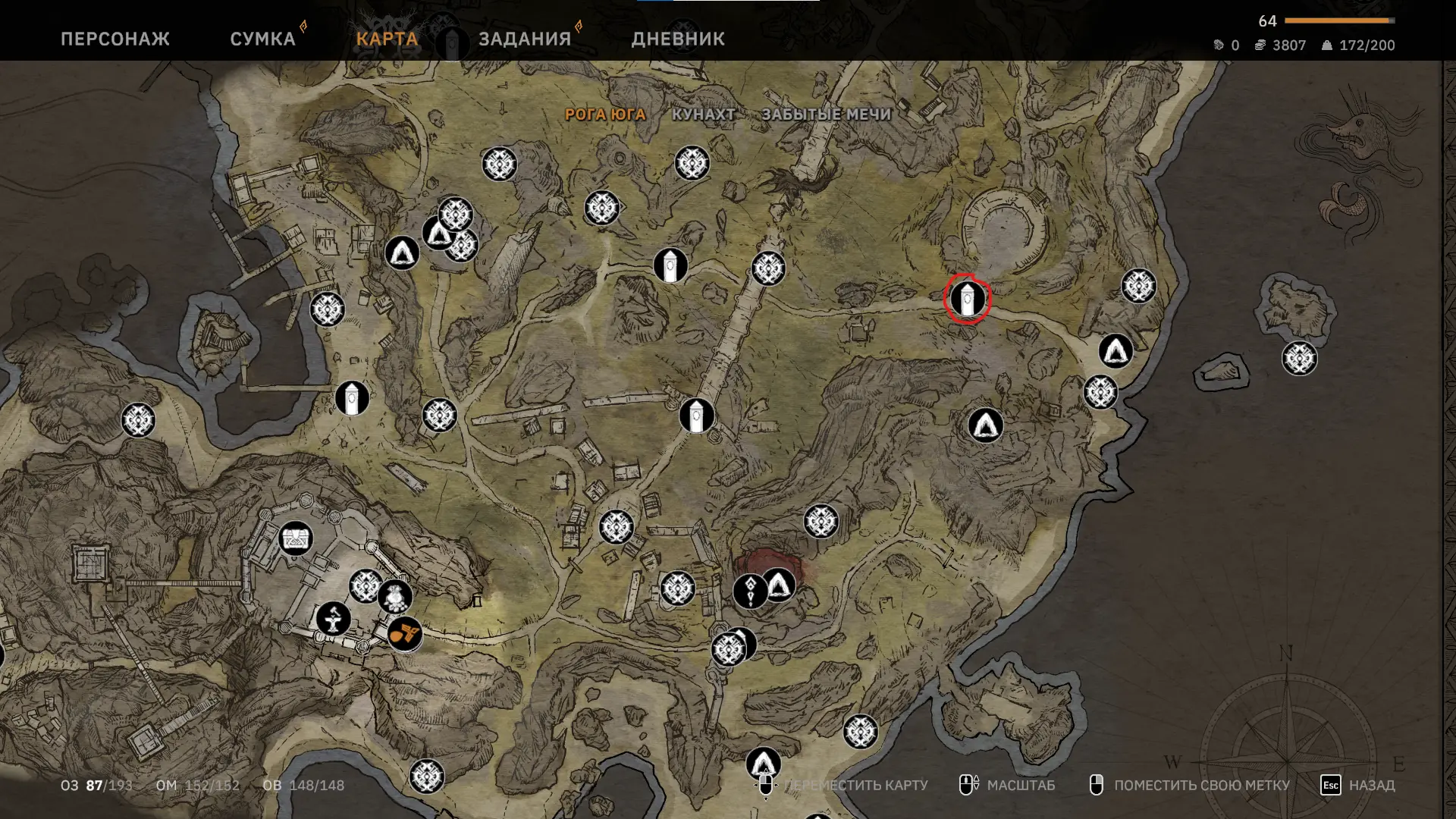The width and height of the screenshot is (1456, 819).
Task: Switch to the СУМКА inventory tab
Action: click(262, 39)
